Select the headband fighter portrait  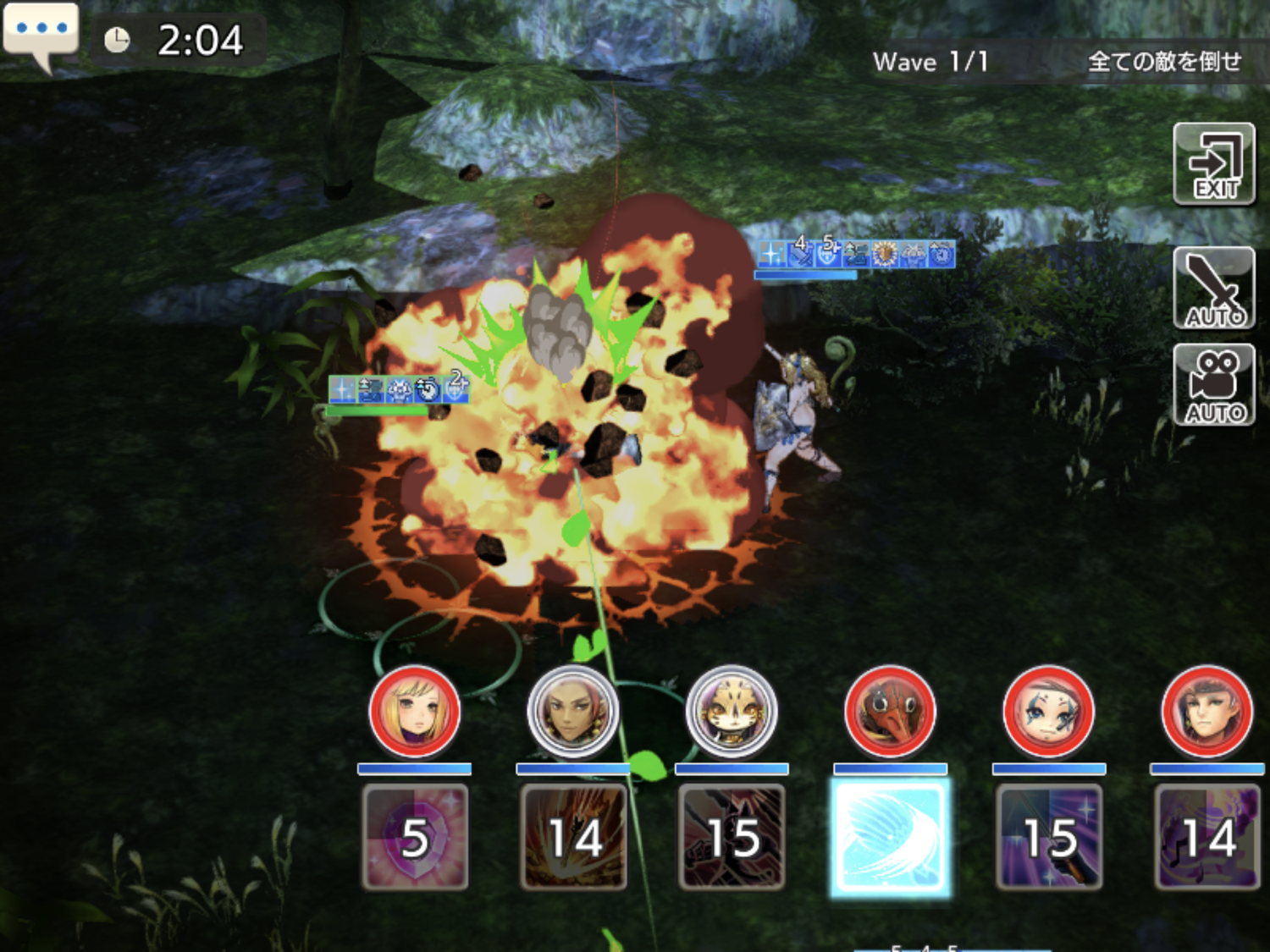[1206, 712]
